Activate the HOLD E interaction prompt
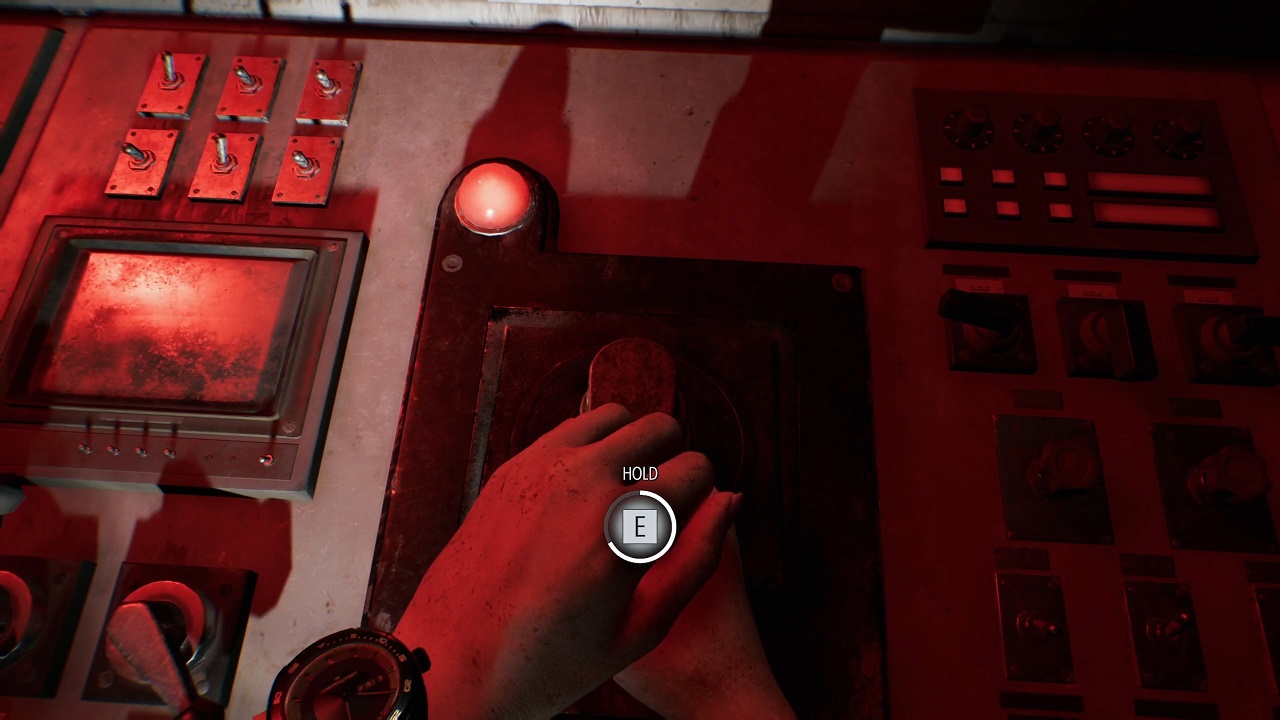This screenshot has height=720, width=1280. [x=640, y=527]
